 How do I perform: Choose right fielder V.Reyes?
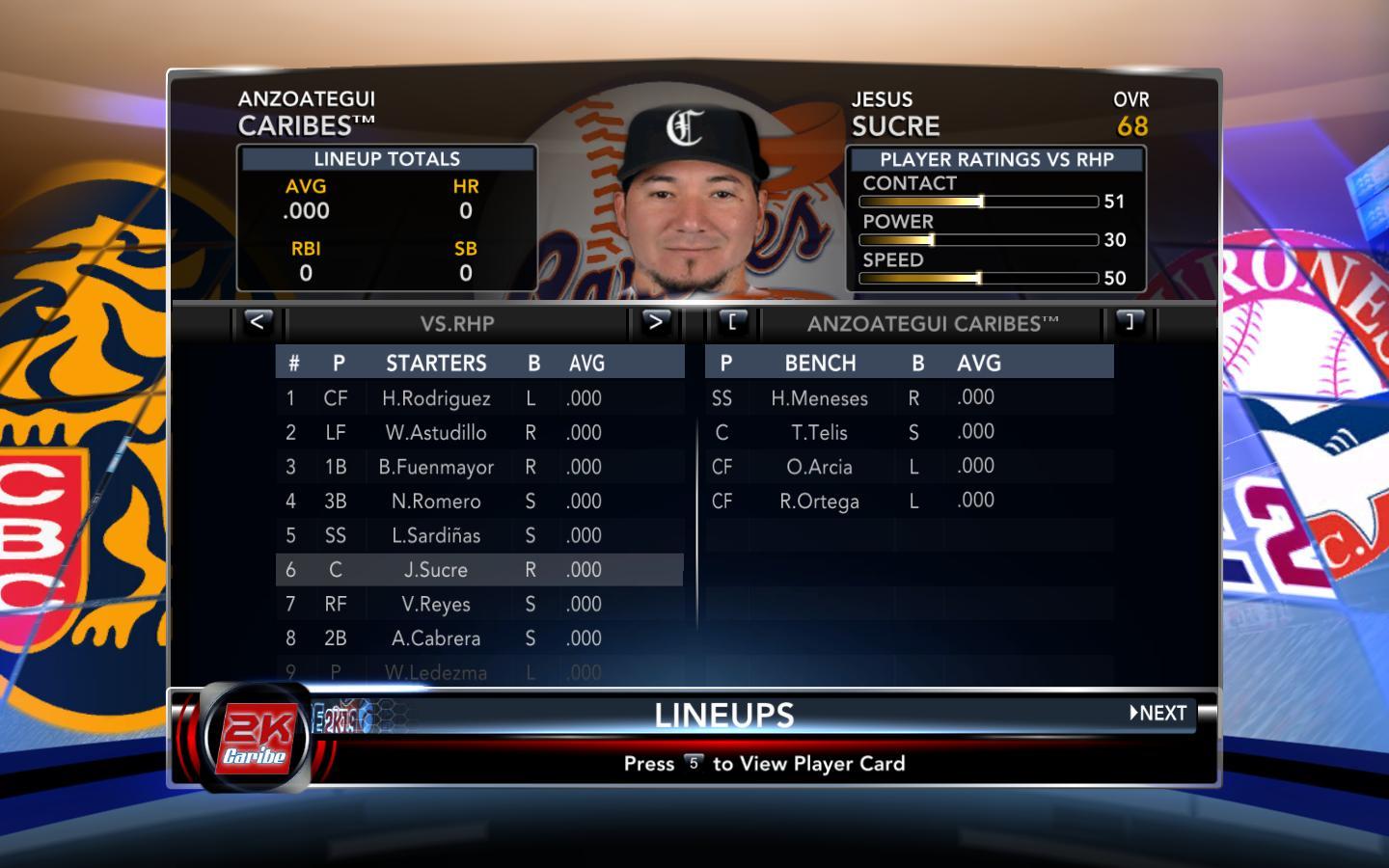(436, 605)
